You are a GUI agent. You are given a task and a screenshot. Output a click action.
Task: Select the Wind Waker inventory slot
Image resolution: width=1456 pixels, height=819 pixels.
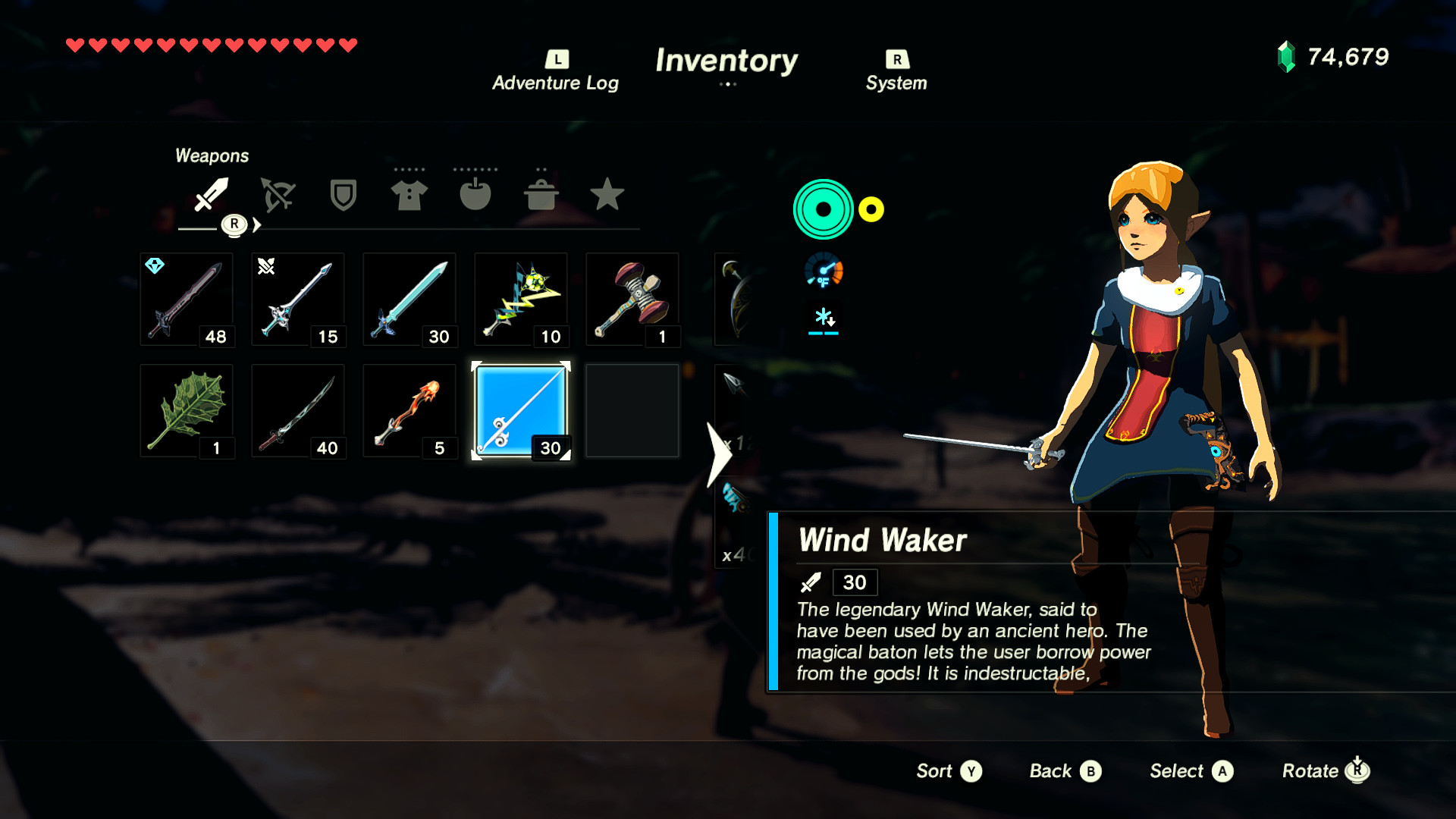tap(521, 410)
